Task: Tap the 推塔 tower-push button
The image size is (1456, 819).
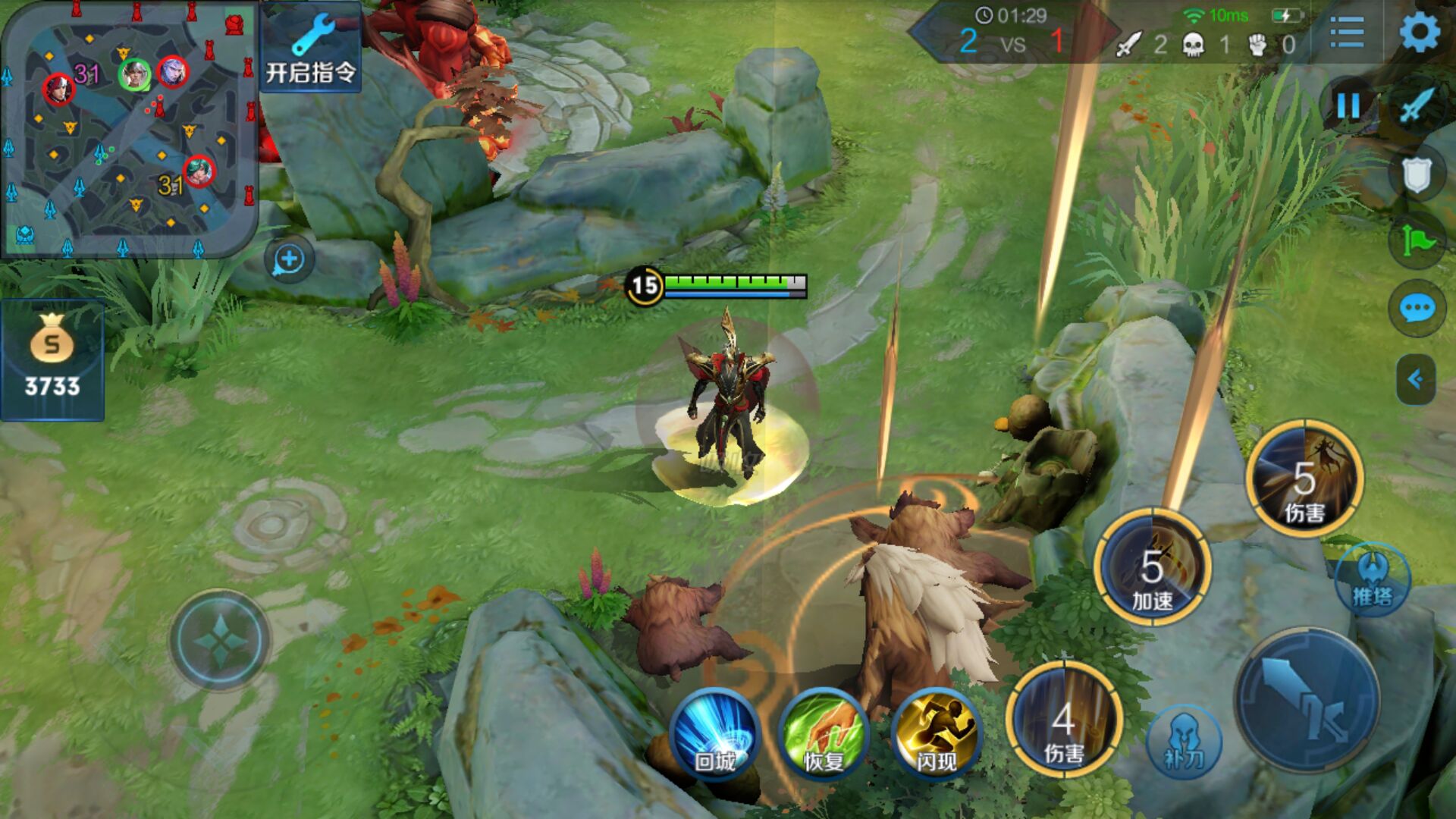Action: pos(1373,580)
